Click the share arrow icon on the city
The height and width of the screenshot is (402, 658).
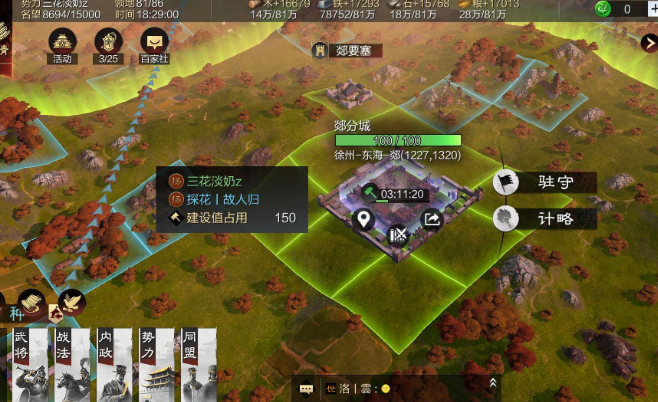coord(432,219)
